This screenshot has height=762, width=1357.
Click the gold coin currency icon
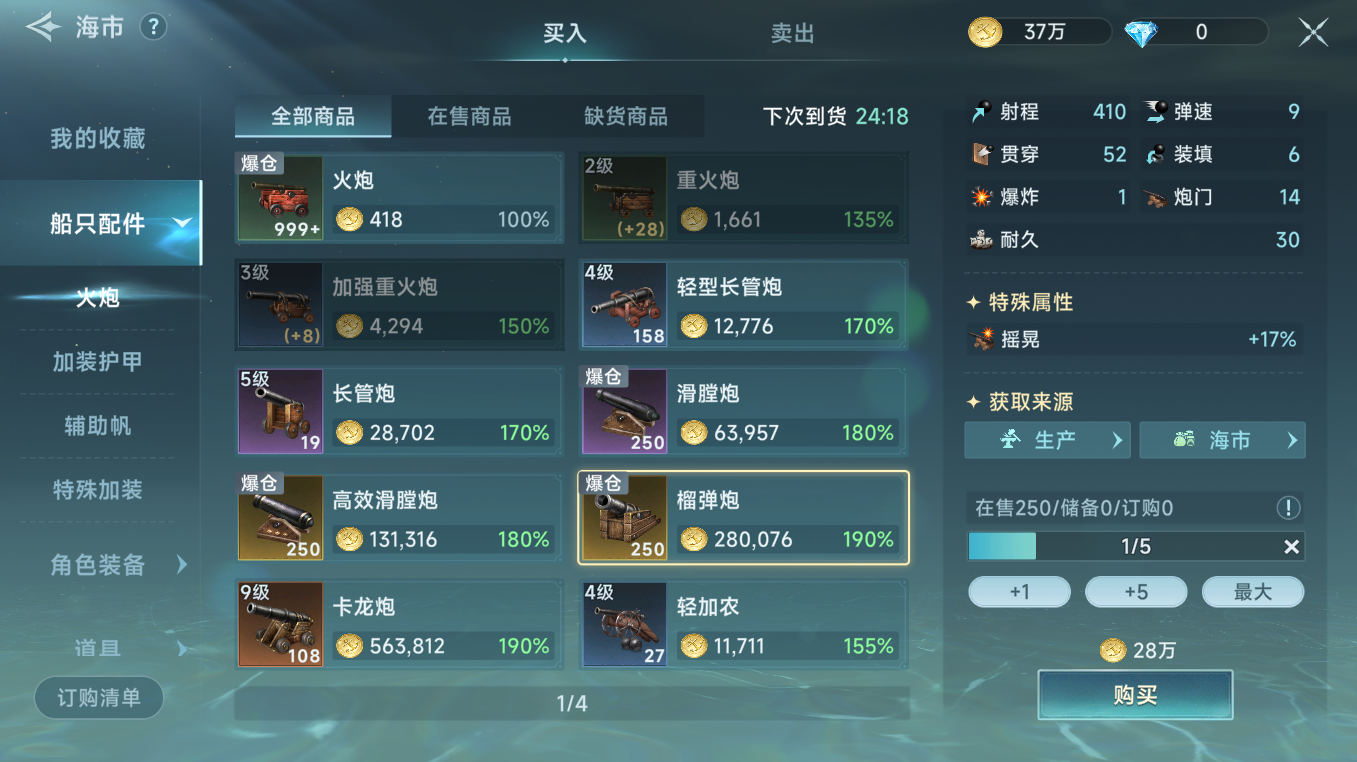tap(984, 31)
